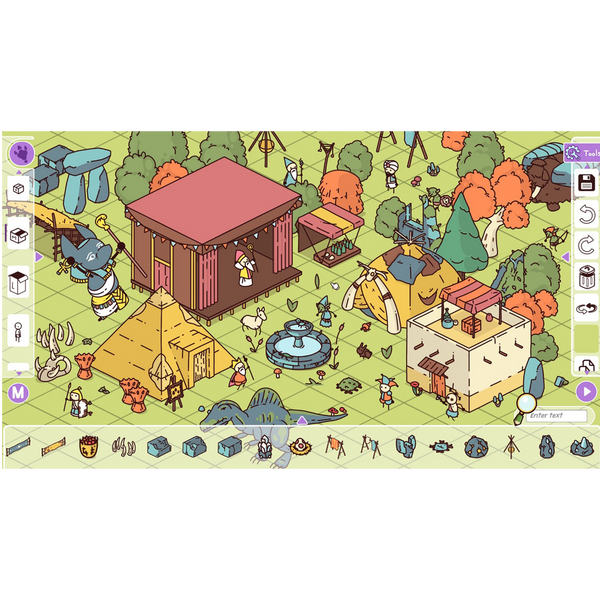Select the small closed box category
The image size is (600, 600).
[18, 189]
